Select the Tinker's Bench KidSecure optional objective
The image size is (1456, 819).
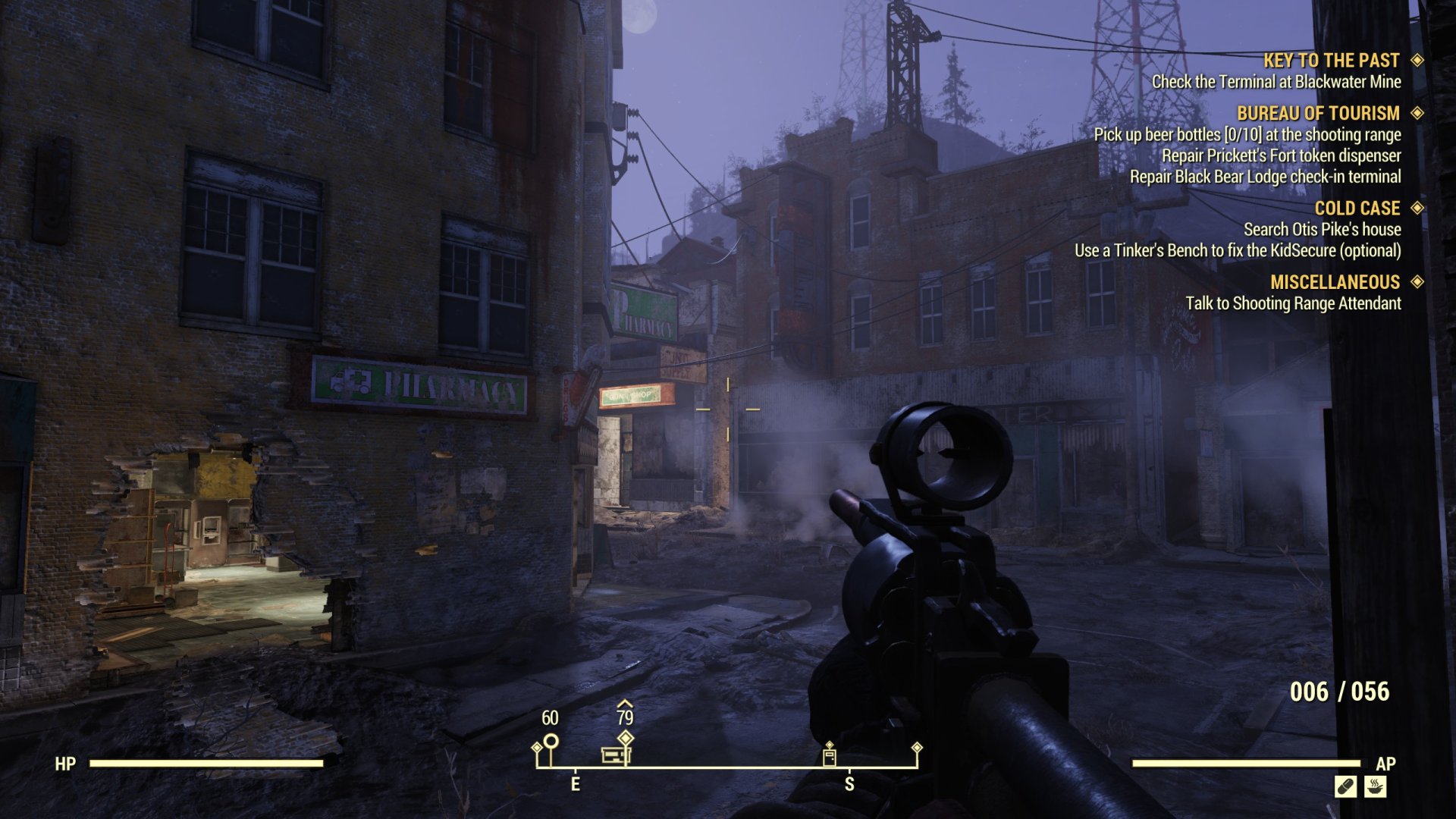[x=1237, y=251]
